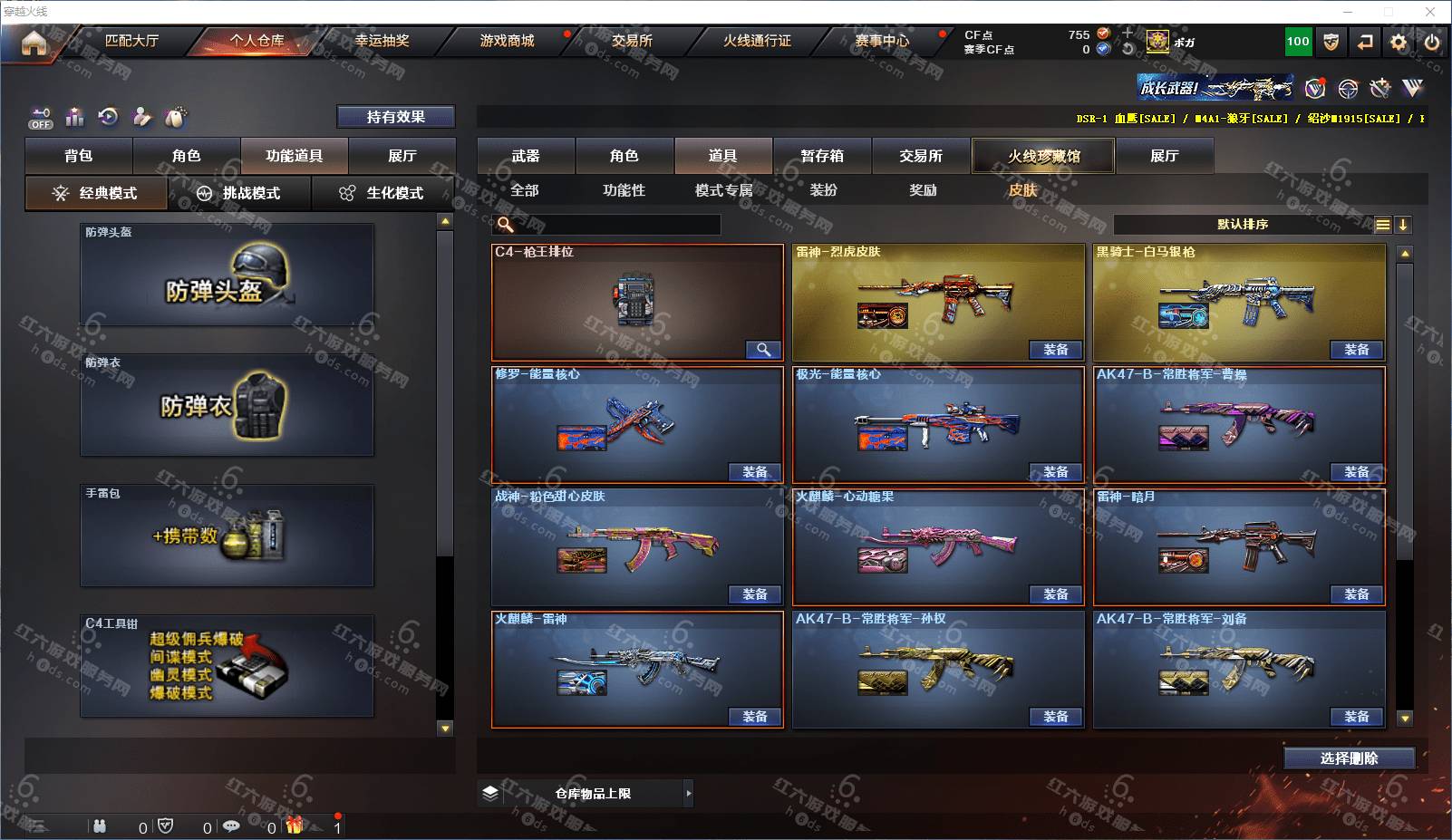Equip the 雷神-烈虎皮肤 skin

pyautogui.click(x=1056, y=350)
